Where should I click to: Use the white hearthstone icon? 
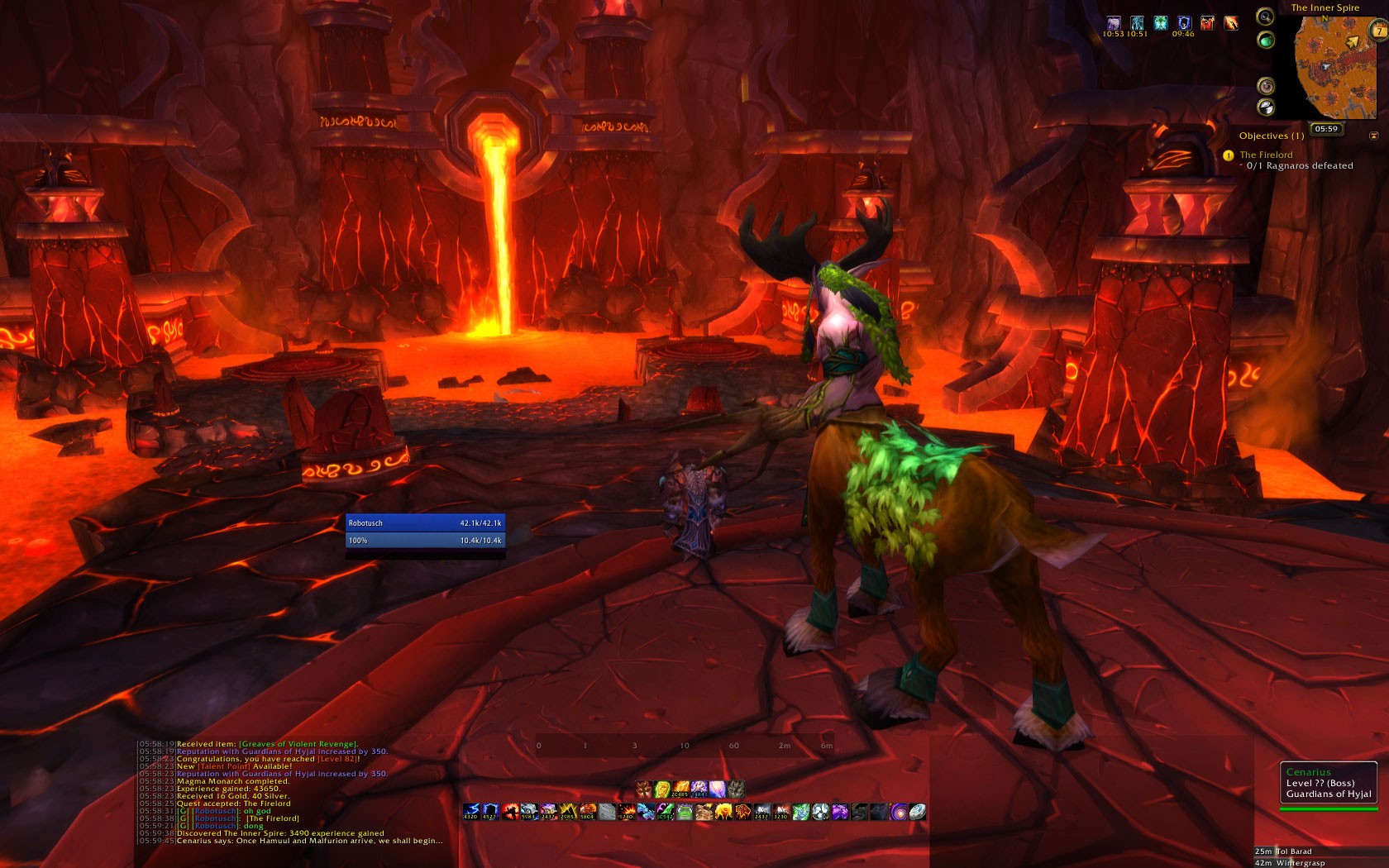coord(917,812)
